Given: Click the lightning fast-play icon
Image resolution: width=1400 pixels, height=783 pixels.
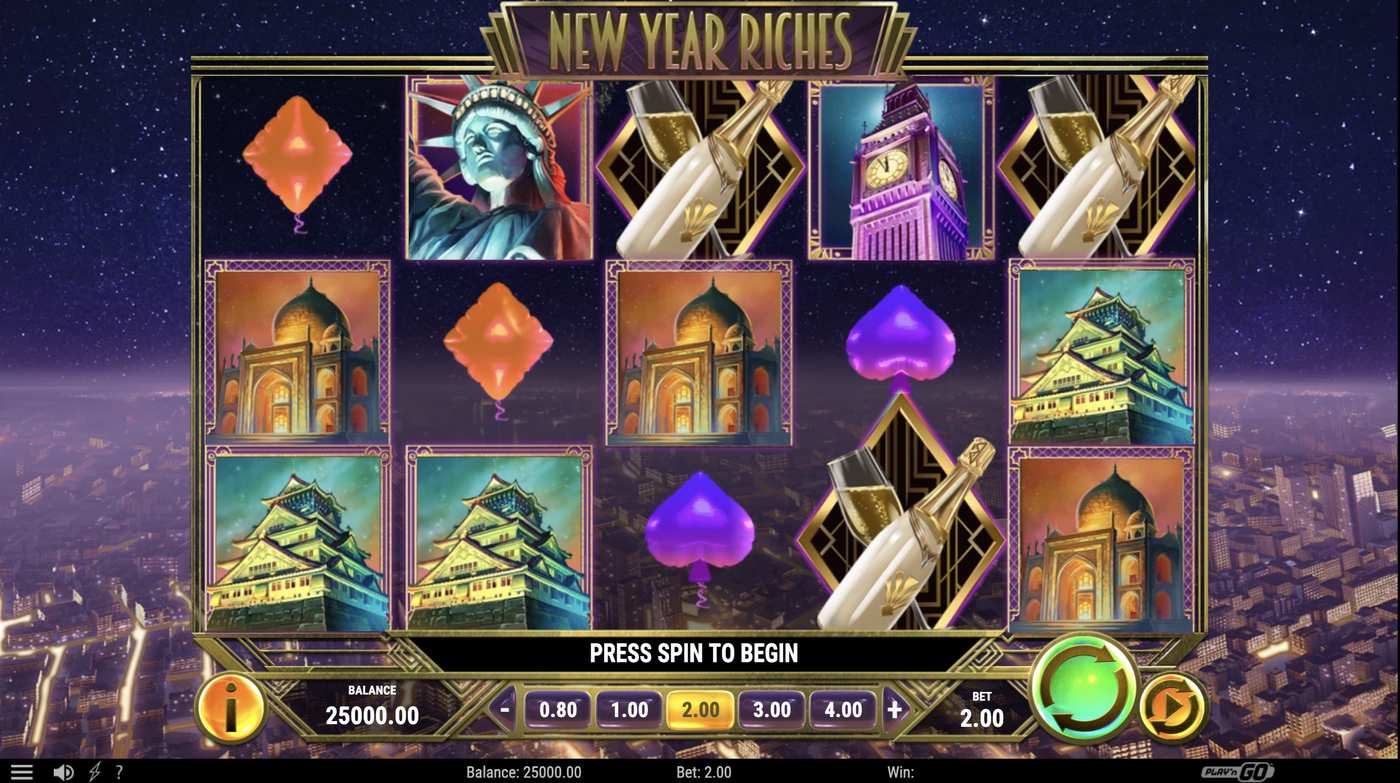Looking at the screenshot, I should [x=95, y=770].
